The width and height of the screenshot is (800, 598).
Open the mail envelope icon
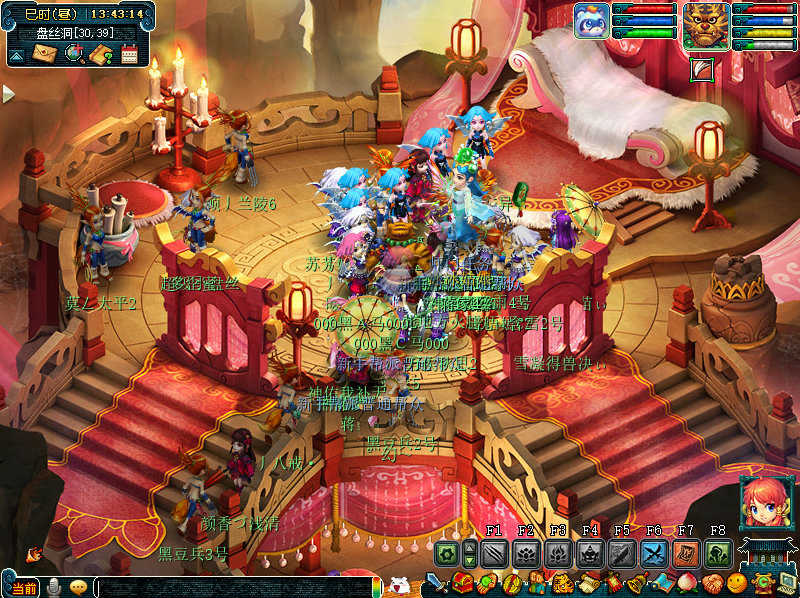pyautogui.click(x=45, y=54)
